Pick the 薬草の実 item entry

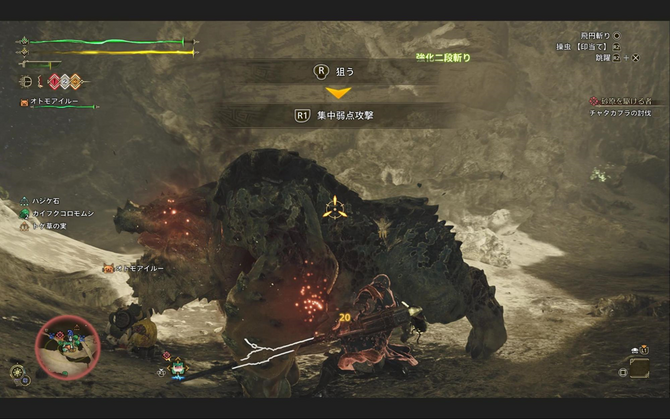48,226
